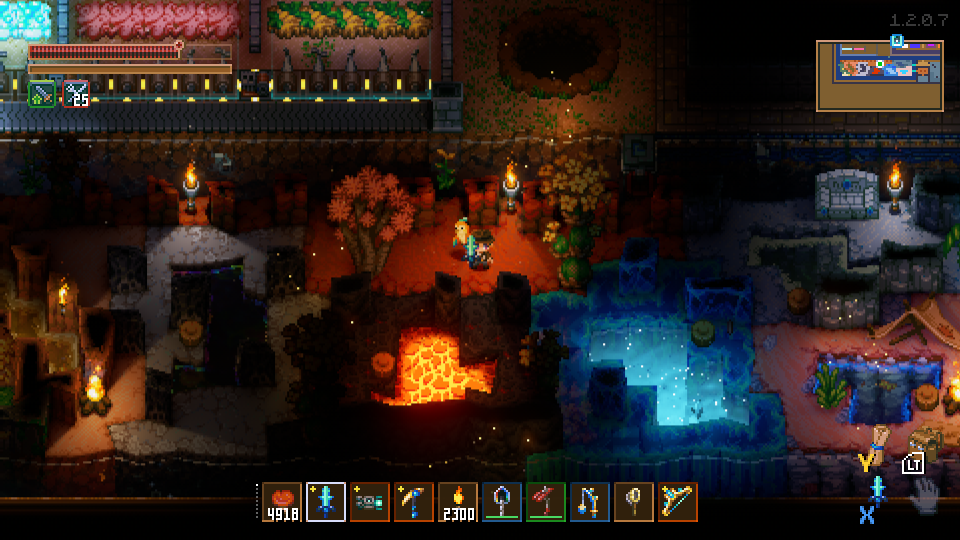The image size is (960, 540).
Task: Choose the fishing rod hotbar slot
Action: point(590,502)
